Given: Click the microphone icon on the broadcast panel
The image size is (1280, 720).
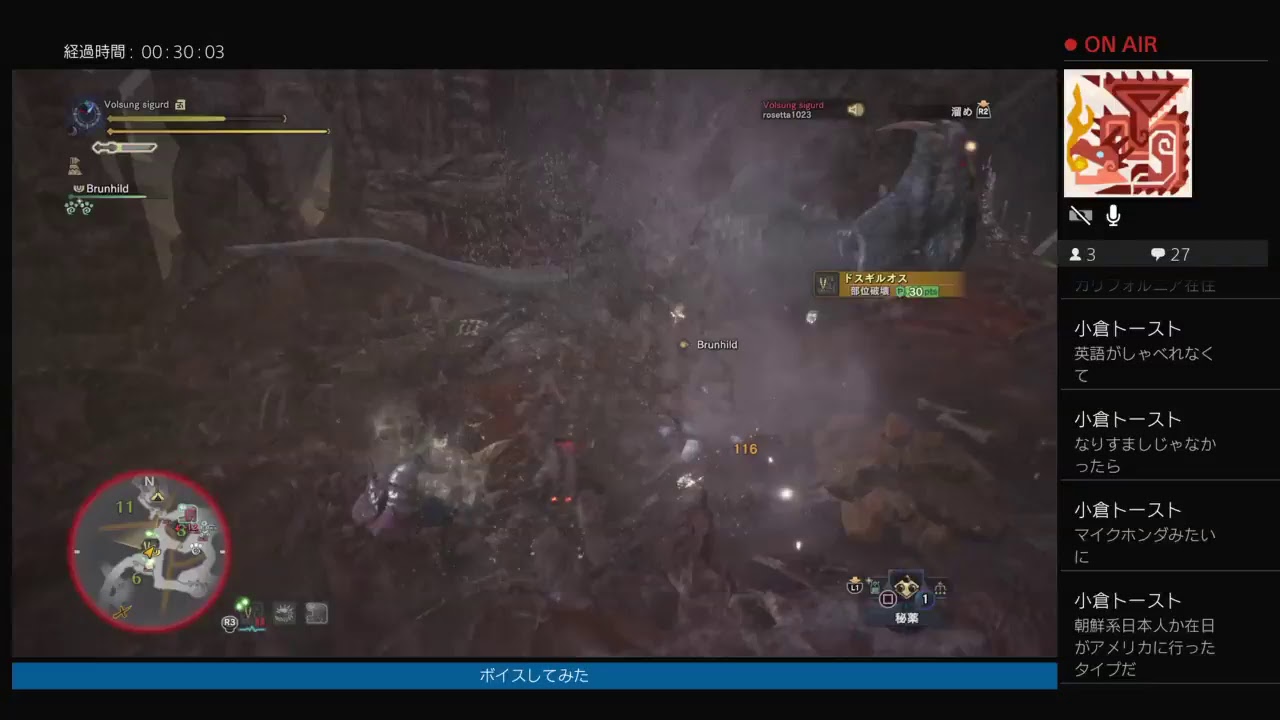Looking at the screenshot, I should [1112, 214].
